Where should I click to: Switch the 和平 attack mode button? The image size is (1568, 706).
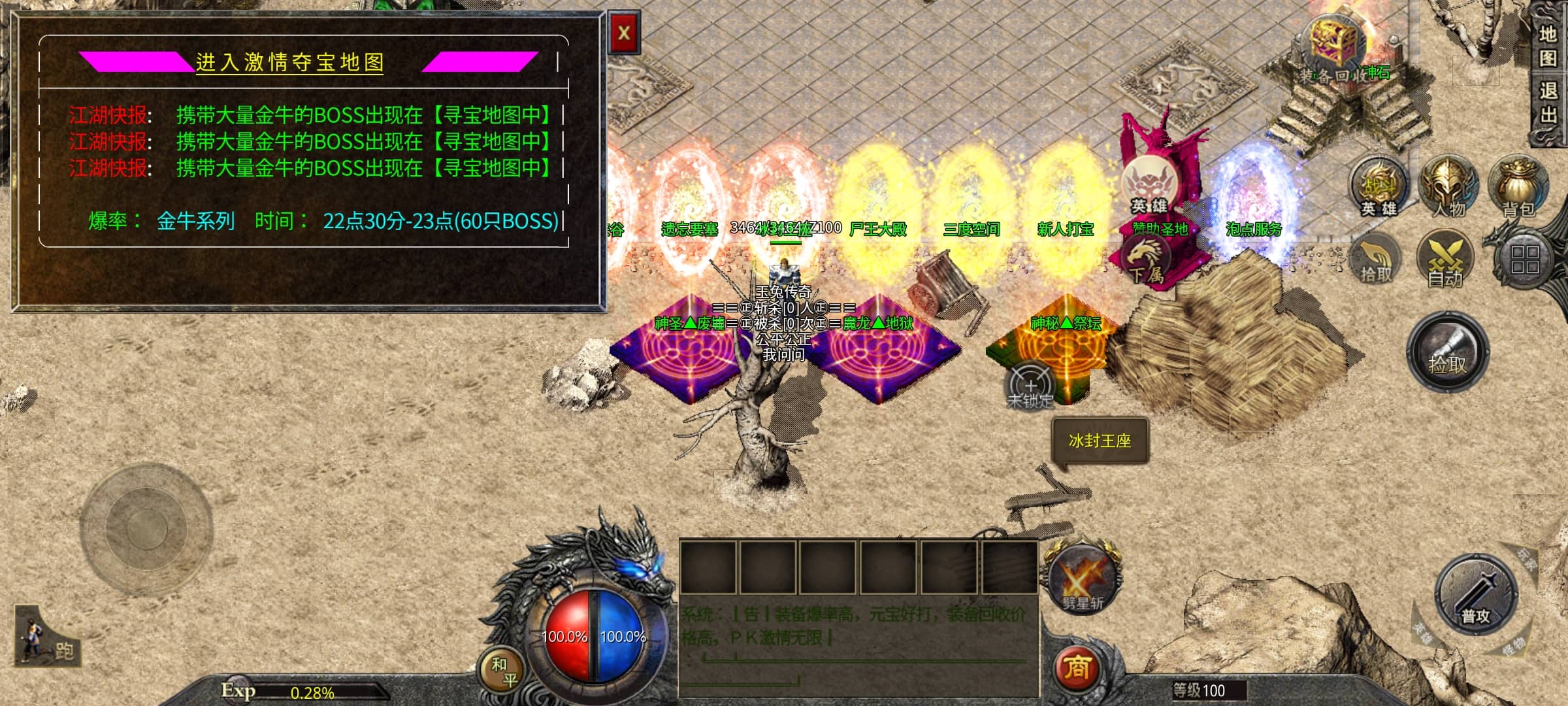coord(504,671)
